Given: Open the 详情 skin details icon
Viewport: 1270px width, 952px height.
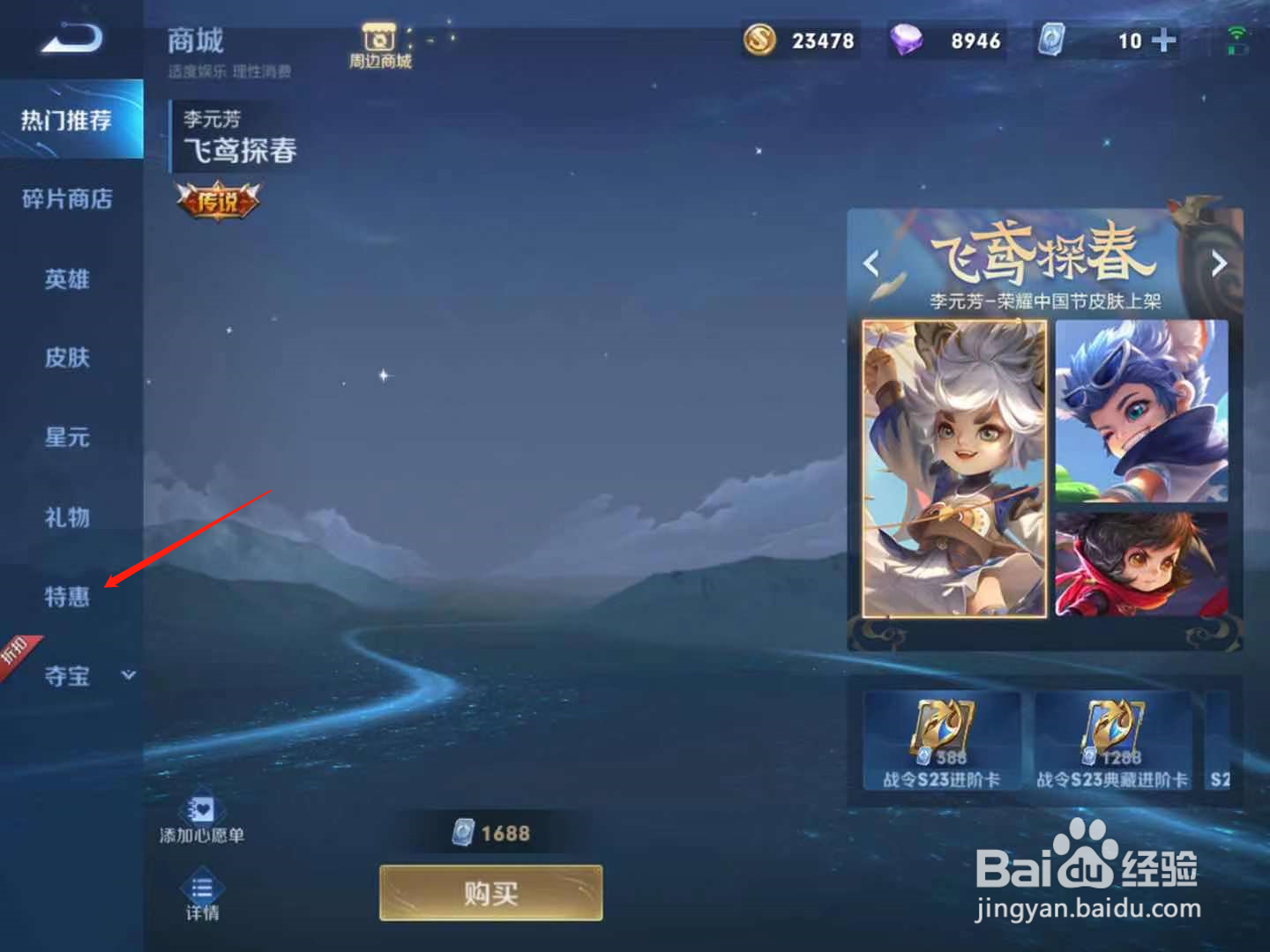Looking at the screenshot, I should [x=204, y=890].
